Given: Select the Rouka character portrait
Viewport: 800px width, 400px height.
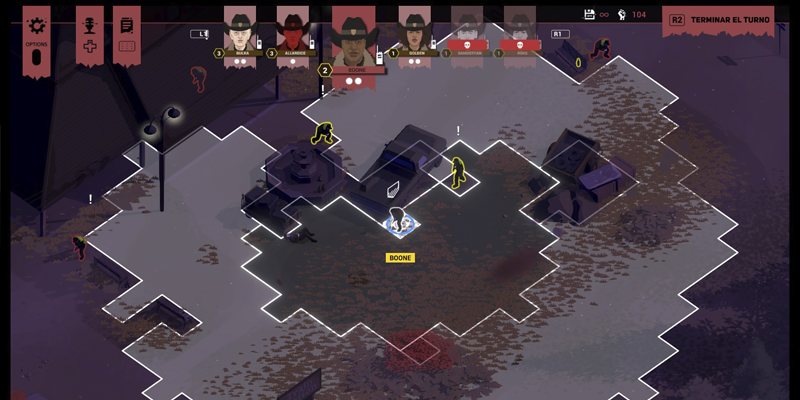Looking at the screenshot, I should click(x=240, y=34).
